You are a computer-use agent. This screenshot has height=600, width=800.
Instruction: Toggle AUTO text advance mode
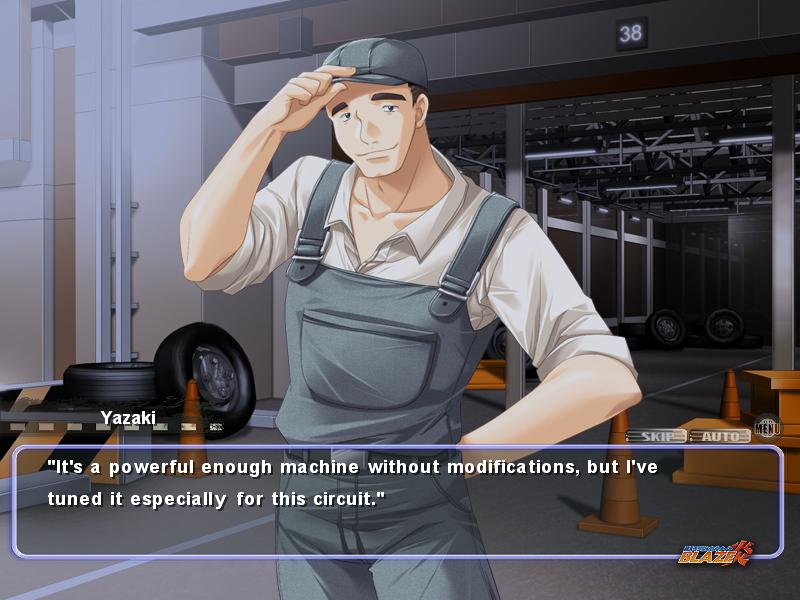(719, 436)
